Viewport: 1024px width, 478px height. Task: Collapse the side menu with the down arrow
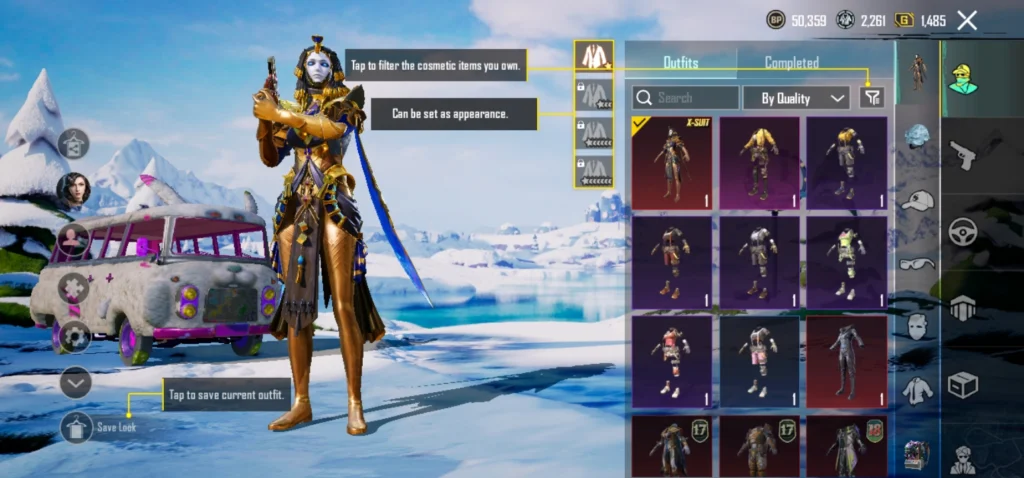[76, 381]
